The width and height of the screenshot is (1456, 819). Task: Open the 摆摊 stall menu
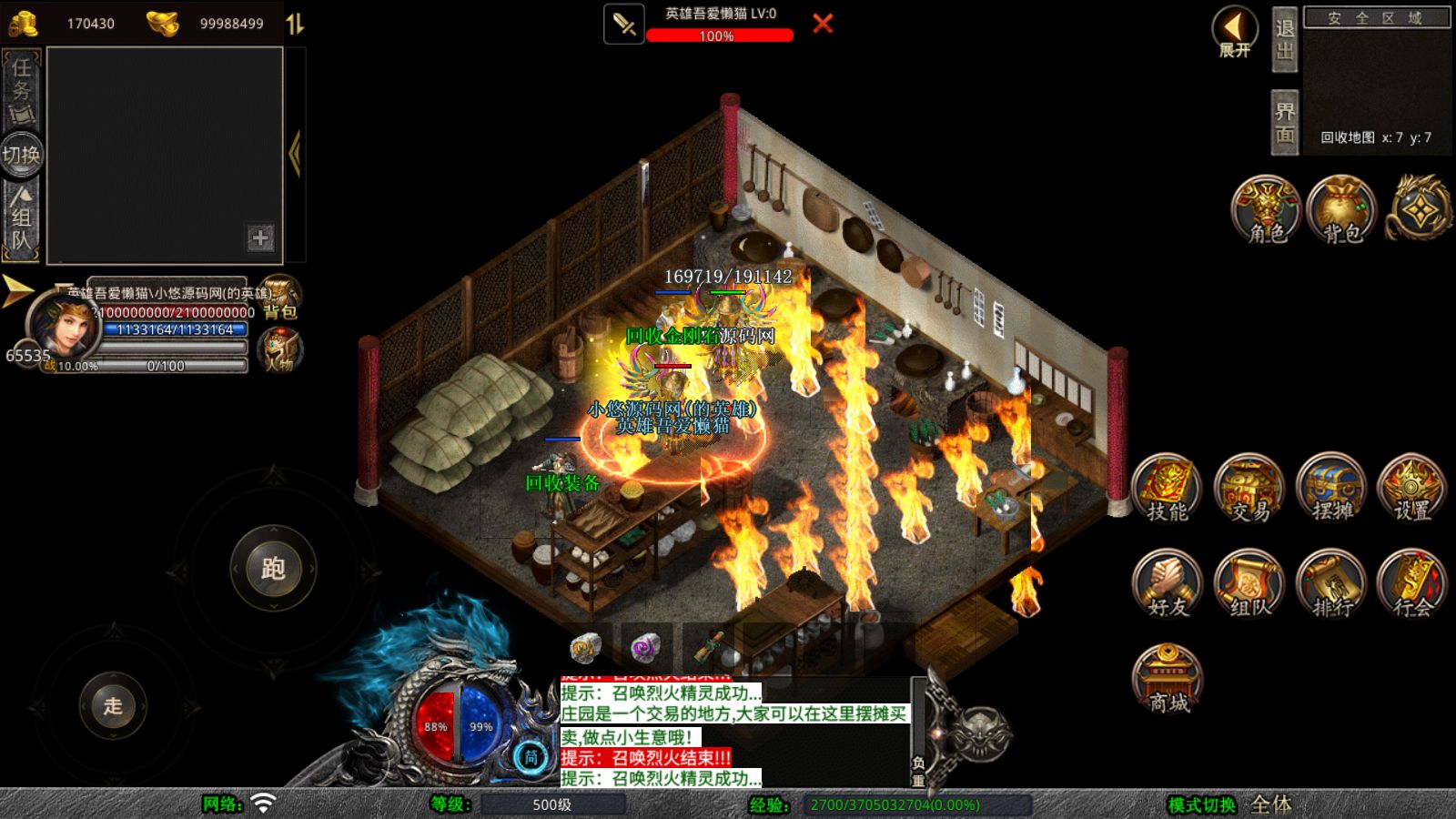click(x=1331, y=489)
